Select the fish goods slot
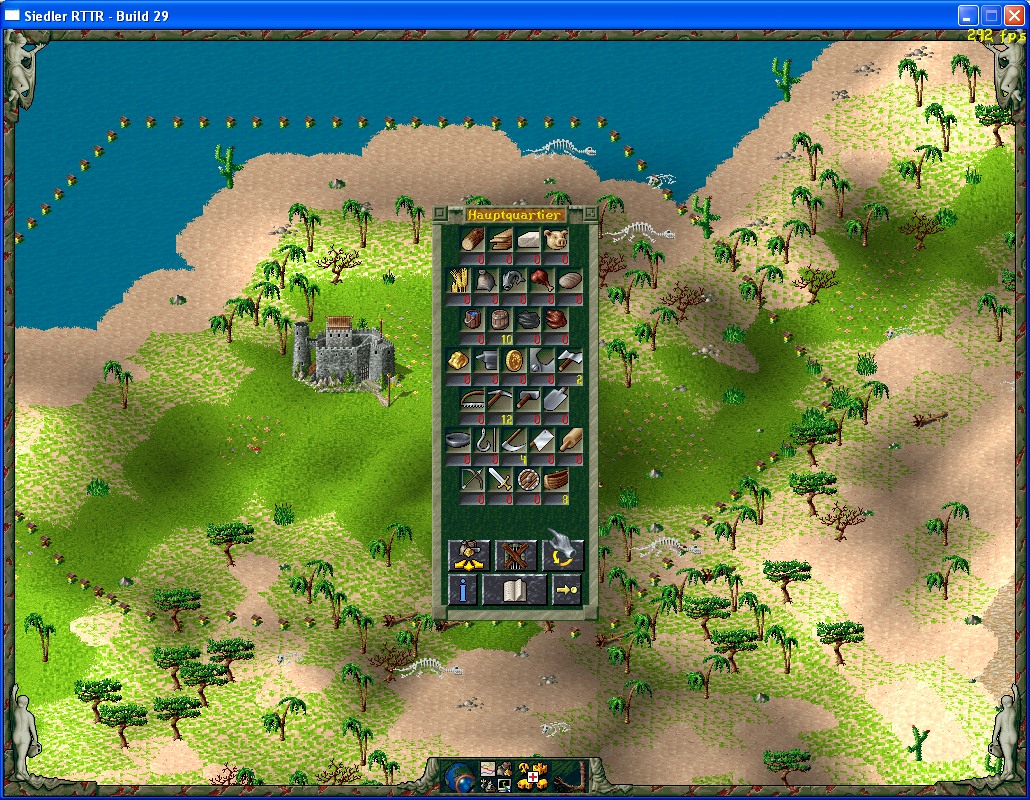Image resolution: width=1030 pixels, height=800 pixels. [514, 280]
